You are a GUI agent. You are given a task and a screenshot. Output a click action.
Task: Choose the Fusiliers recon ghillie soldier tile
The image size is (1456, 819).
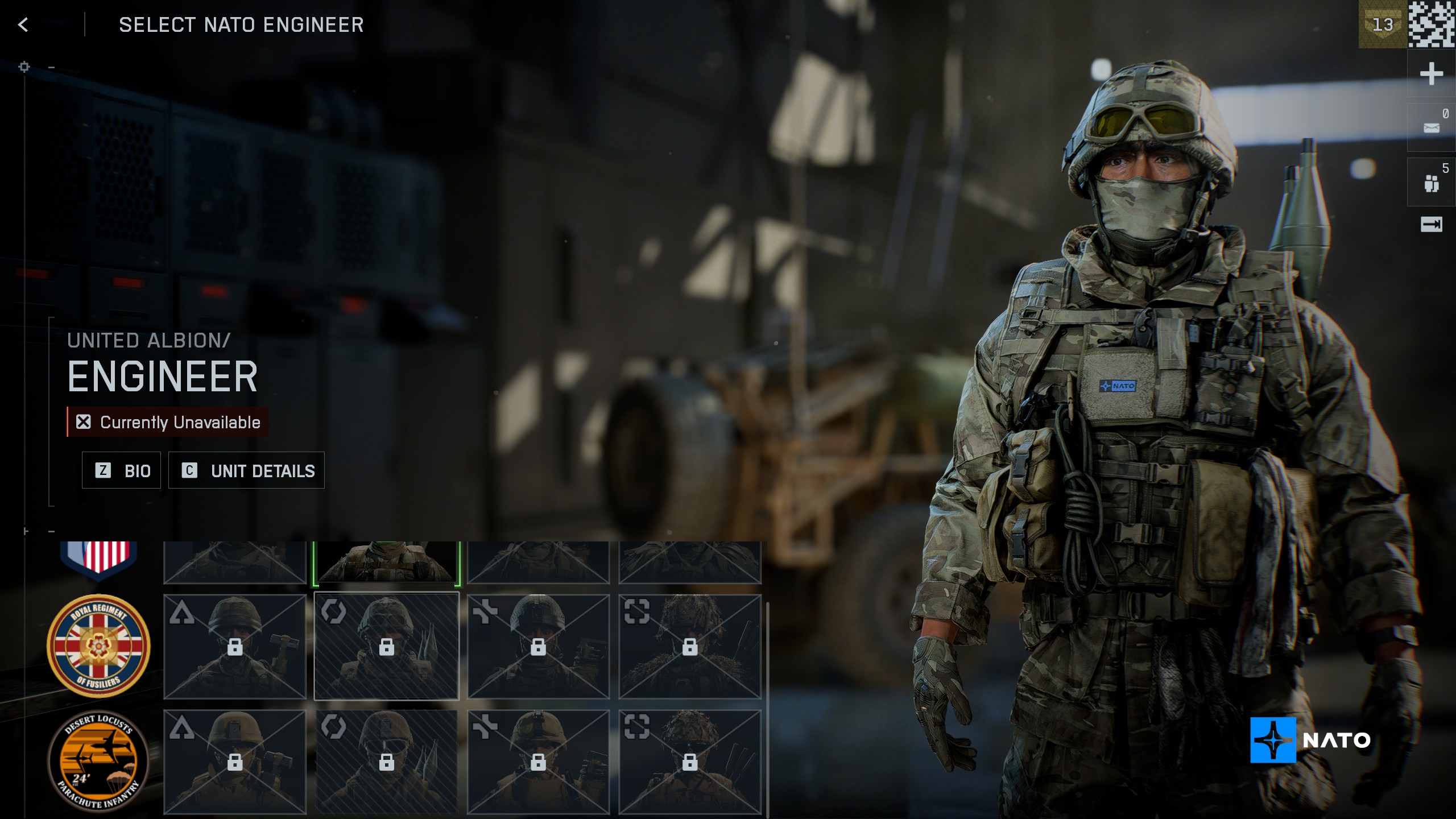click(x=690, y=647)
